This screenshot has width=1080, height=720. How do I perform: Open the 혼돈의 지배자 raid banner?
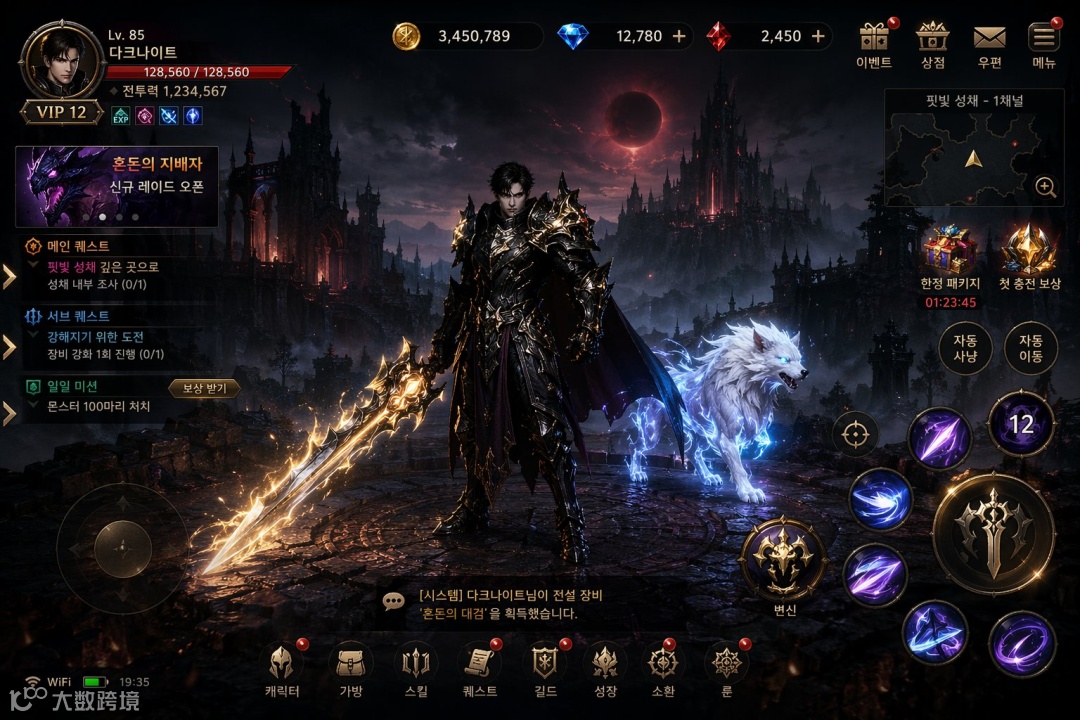point(116,186)
